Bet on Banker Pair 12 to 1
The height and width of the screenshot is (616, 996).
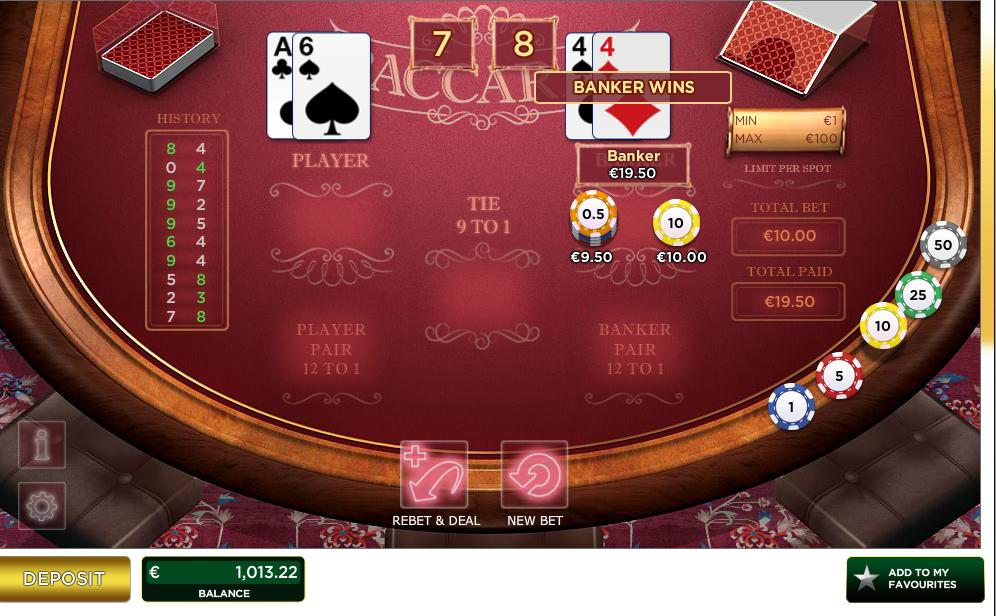634,349
